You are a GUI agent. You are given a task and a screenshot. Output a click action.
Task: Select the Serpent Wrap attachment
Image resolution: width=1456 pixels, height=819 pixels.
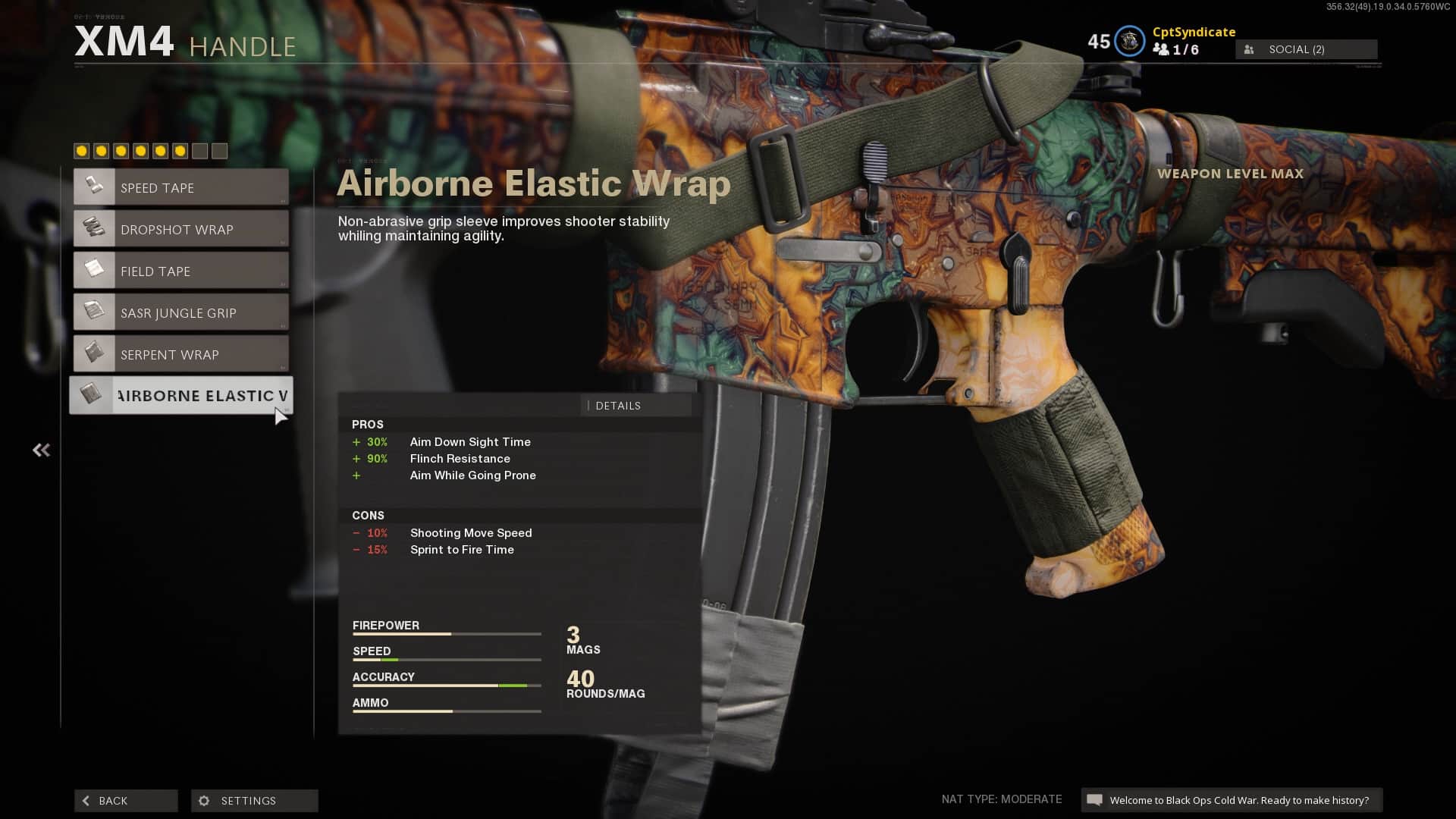point(181,354)
